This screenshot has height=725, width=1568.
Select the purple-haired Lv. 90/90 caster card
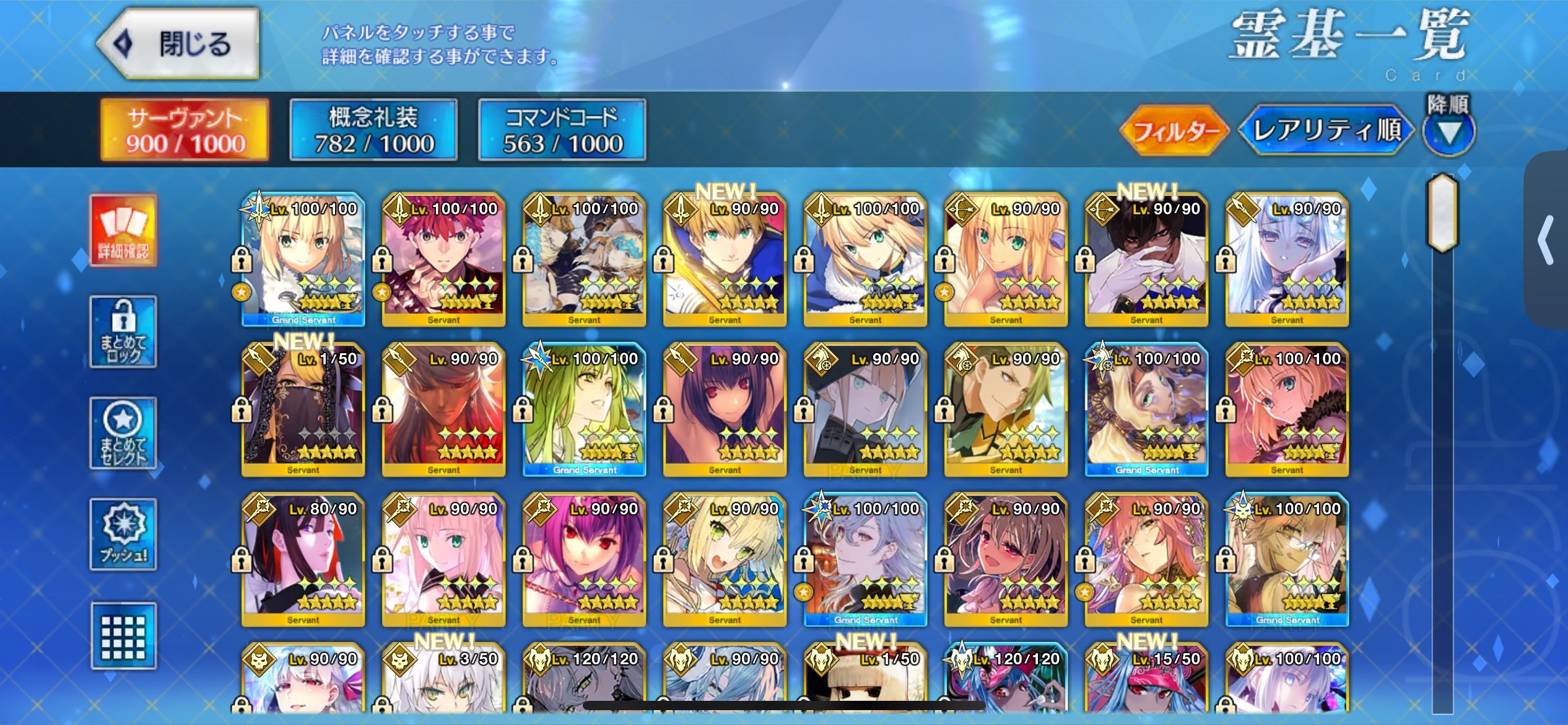[x=584, y=560]
